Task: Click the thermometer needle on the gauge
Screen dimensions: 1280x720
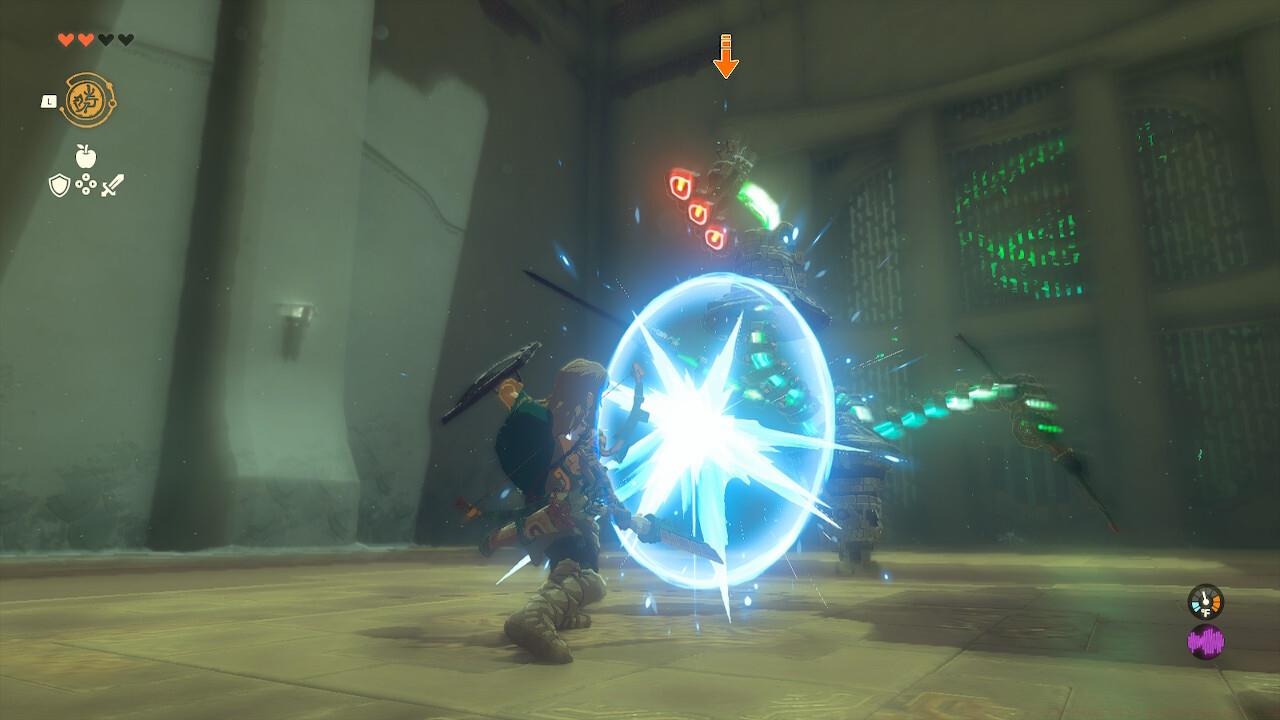Action: point(1205,597)
